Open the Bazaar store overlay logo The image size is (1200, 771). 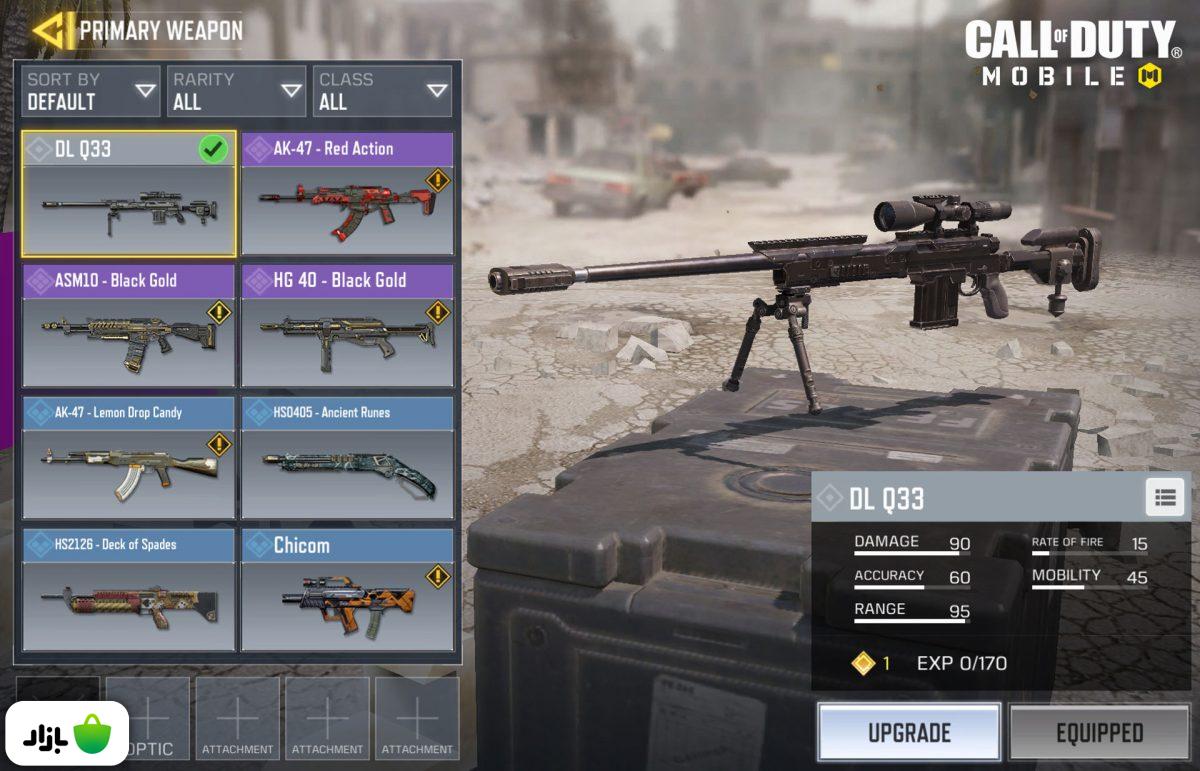pos(69,734)
